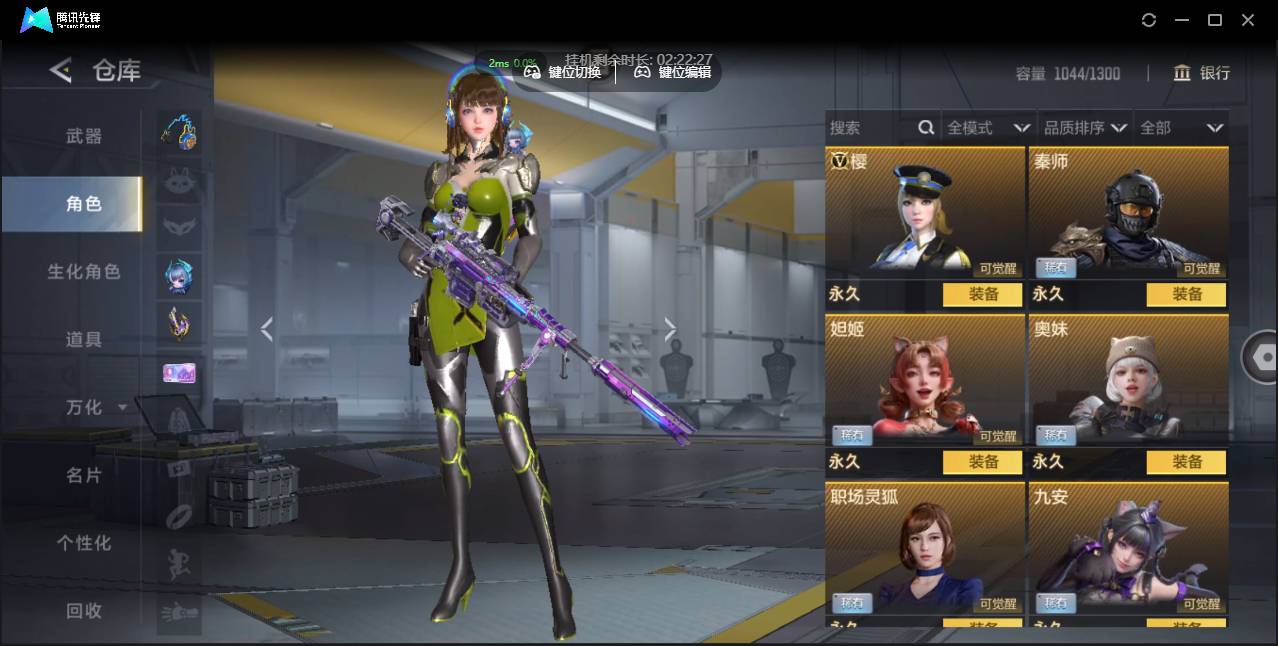This screenshot has height=646, width=1278.
Task: Click the 搜索 search field
Action: click(x=870, y=128)
